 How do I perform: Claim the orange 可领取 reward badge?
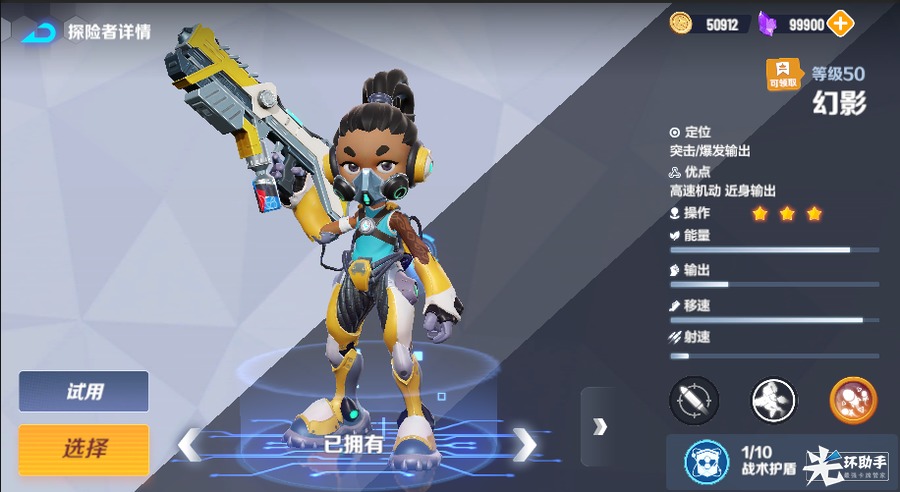(783, 74)
